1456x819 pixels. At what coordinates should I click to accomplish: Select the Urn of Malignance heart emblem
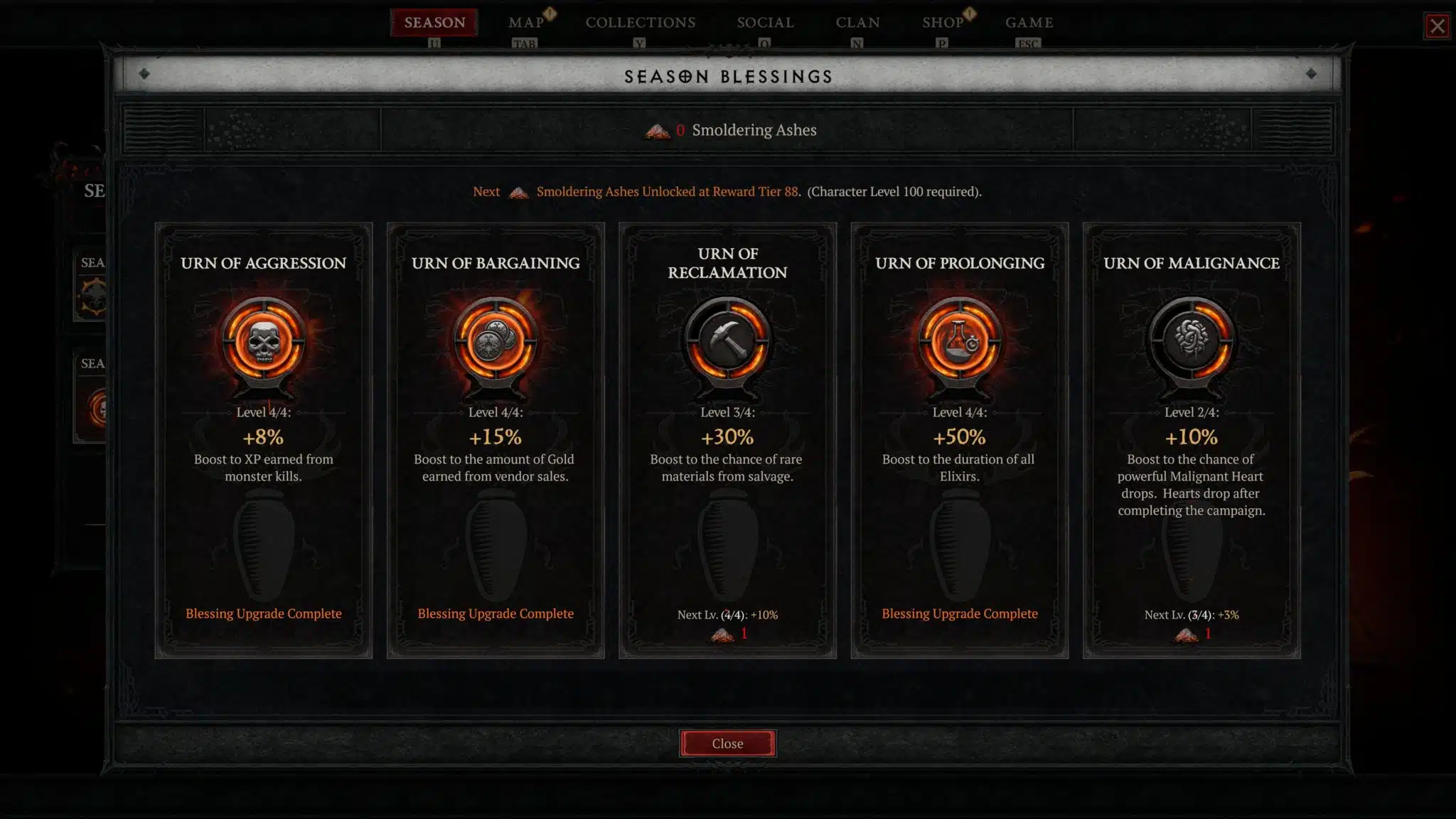[x=1192, y=341]
